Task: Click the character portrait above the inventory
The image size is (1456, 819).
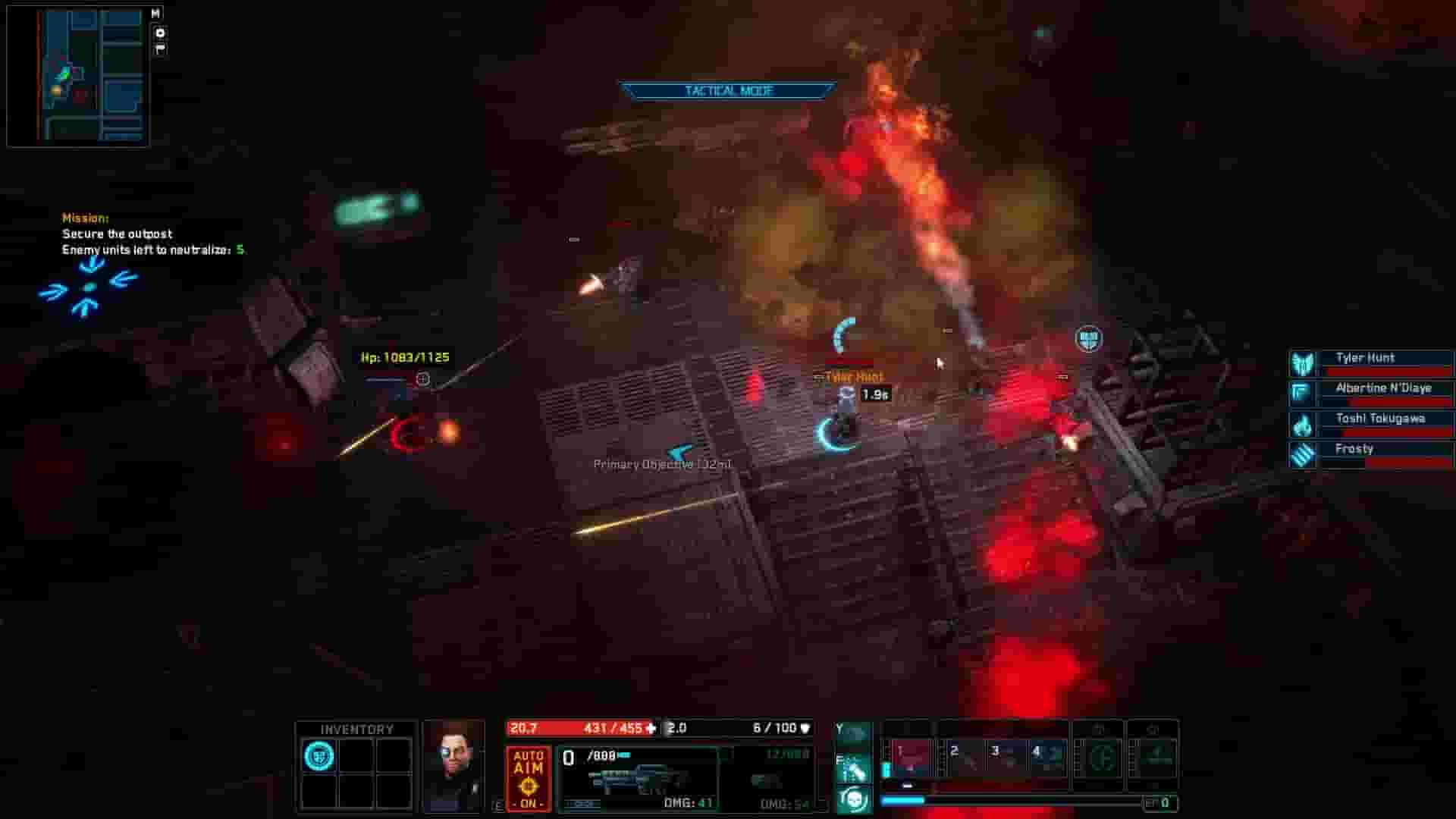Action: click(x=453, y=766)
